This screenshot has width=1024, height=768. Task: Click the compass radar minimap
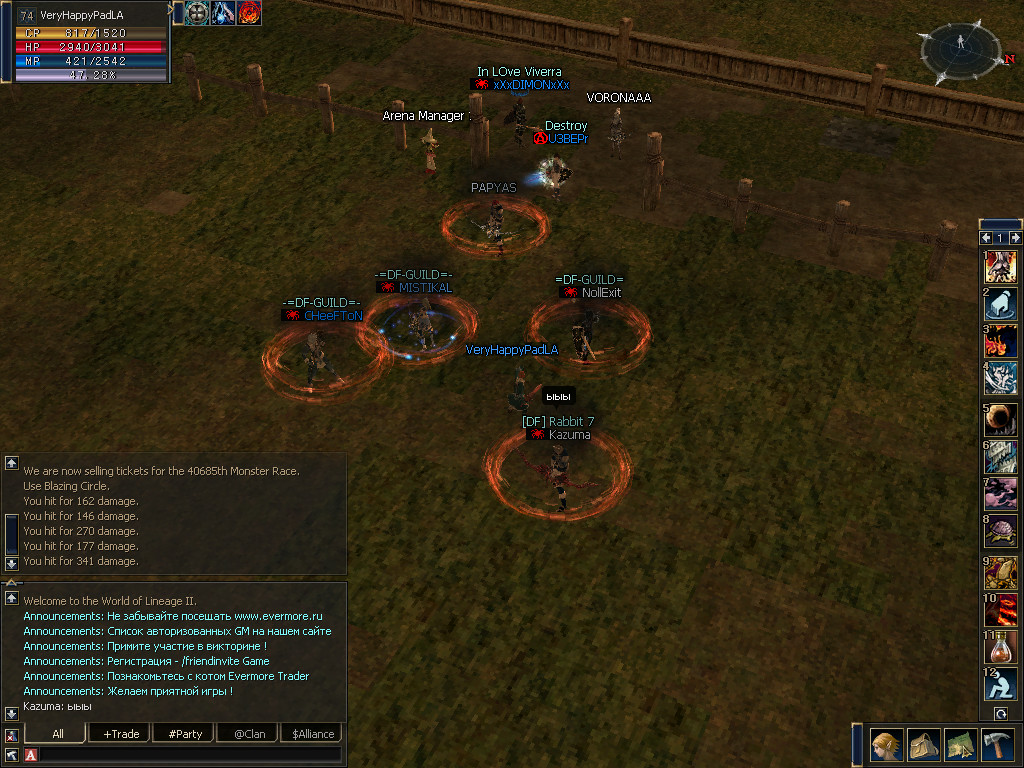click(961, 52)
